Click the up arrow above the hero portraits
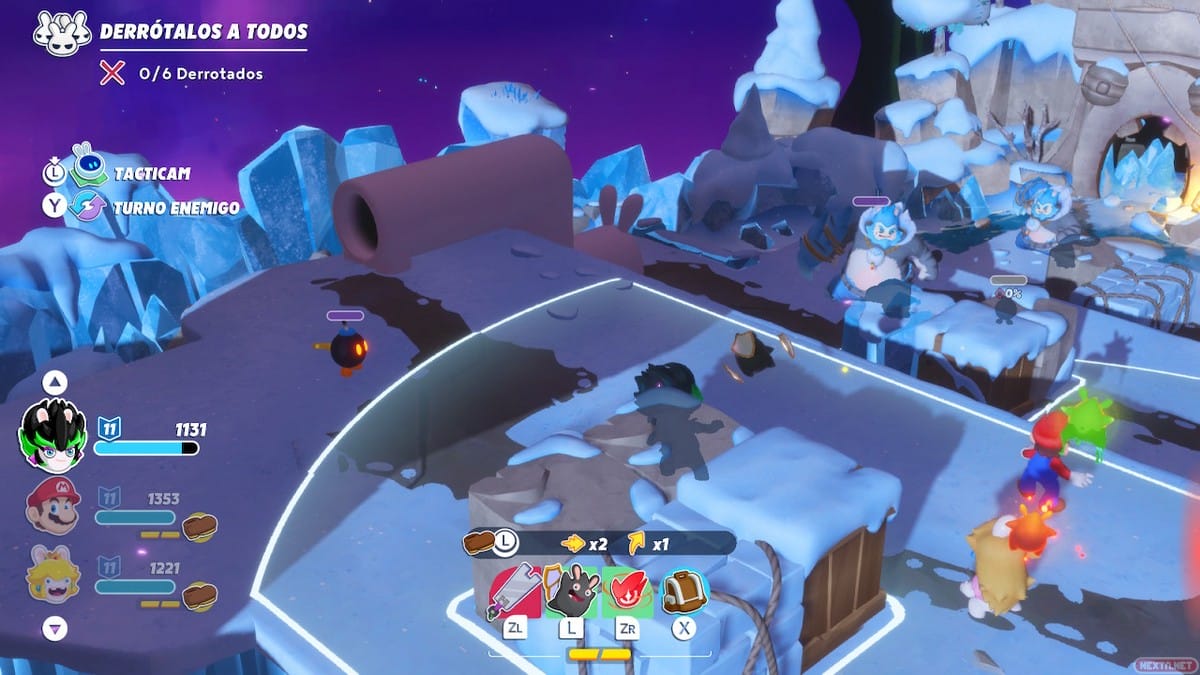 pyautogui.click(x=56, y=382)
